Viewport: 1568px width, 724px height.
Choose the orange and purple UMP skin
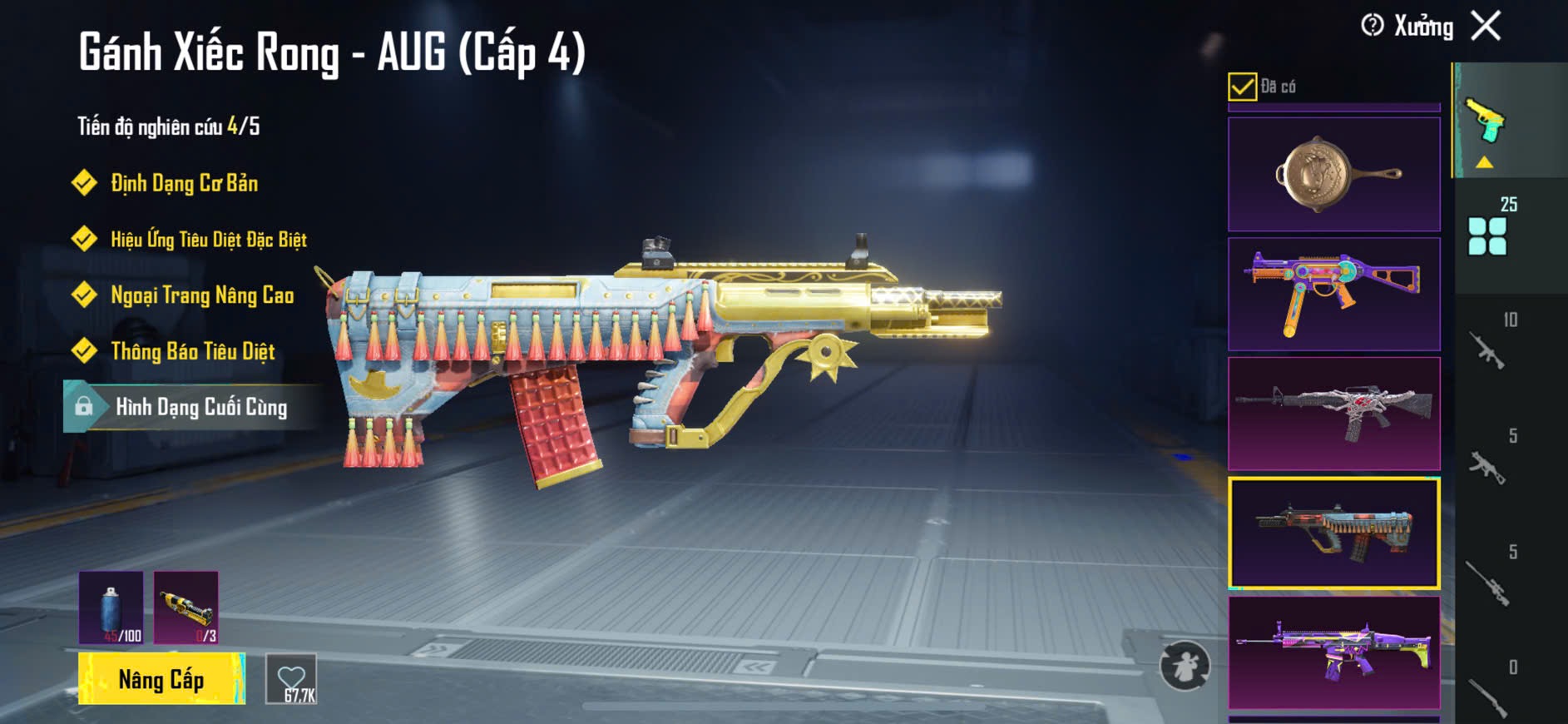(1333, 294)
